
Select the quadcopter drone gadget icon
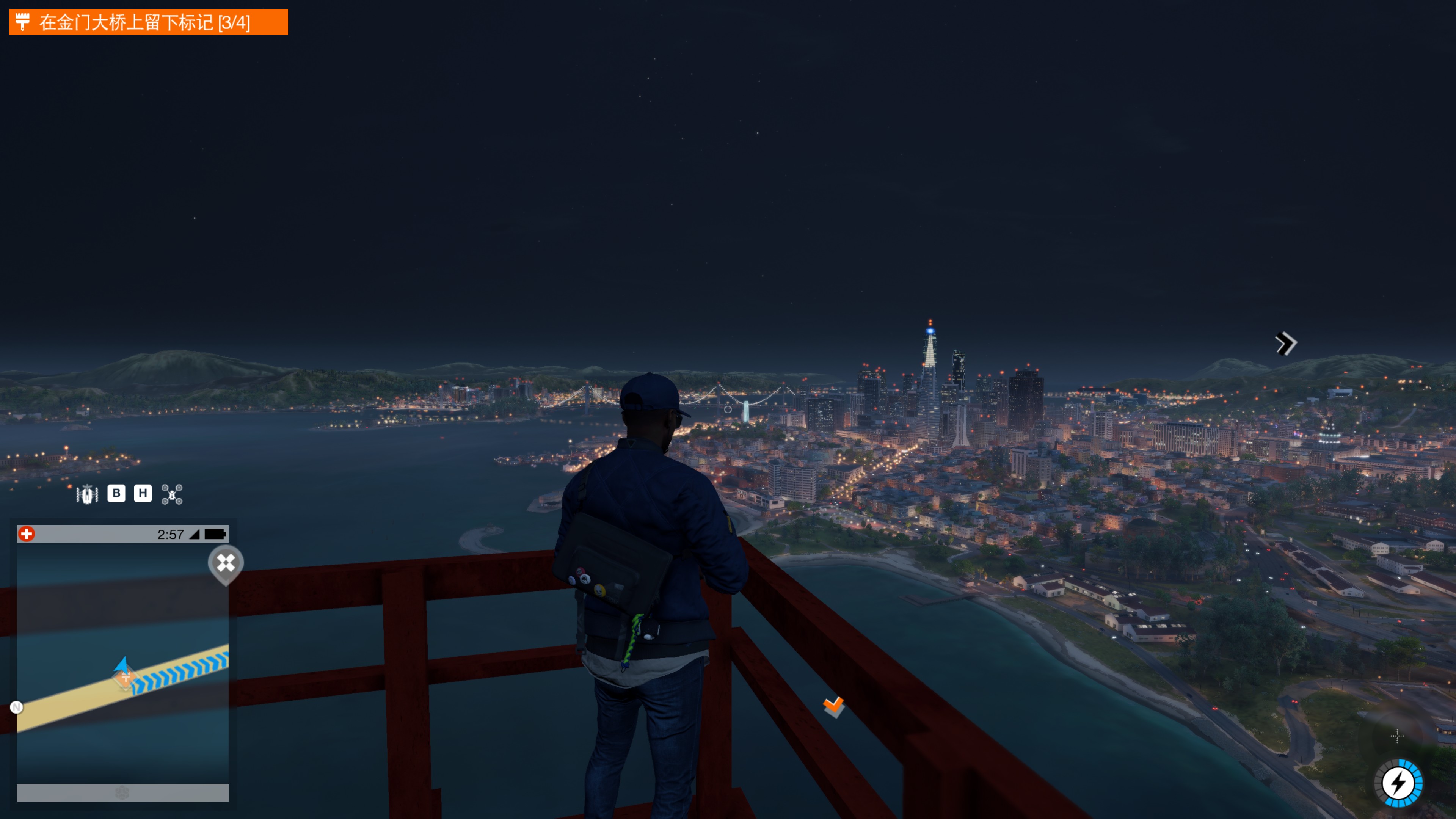[x=172, y=494]
